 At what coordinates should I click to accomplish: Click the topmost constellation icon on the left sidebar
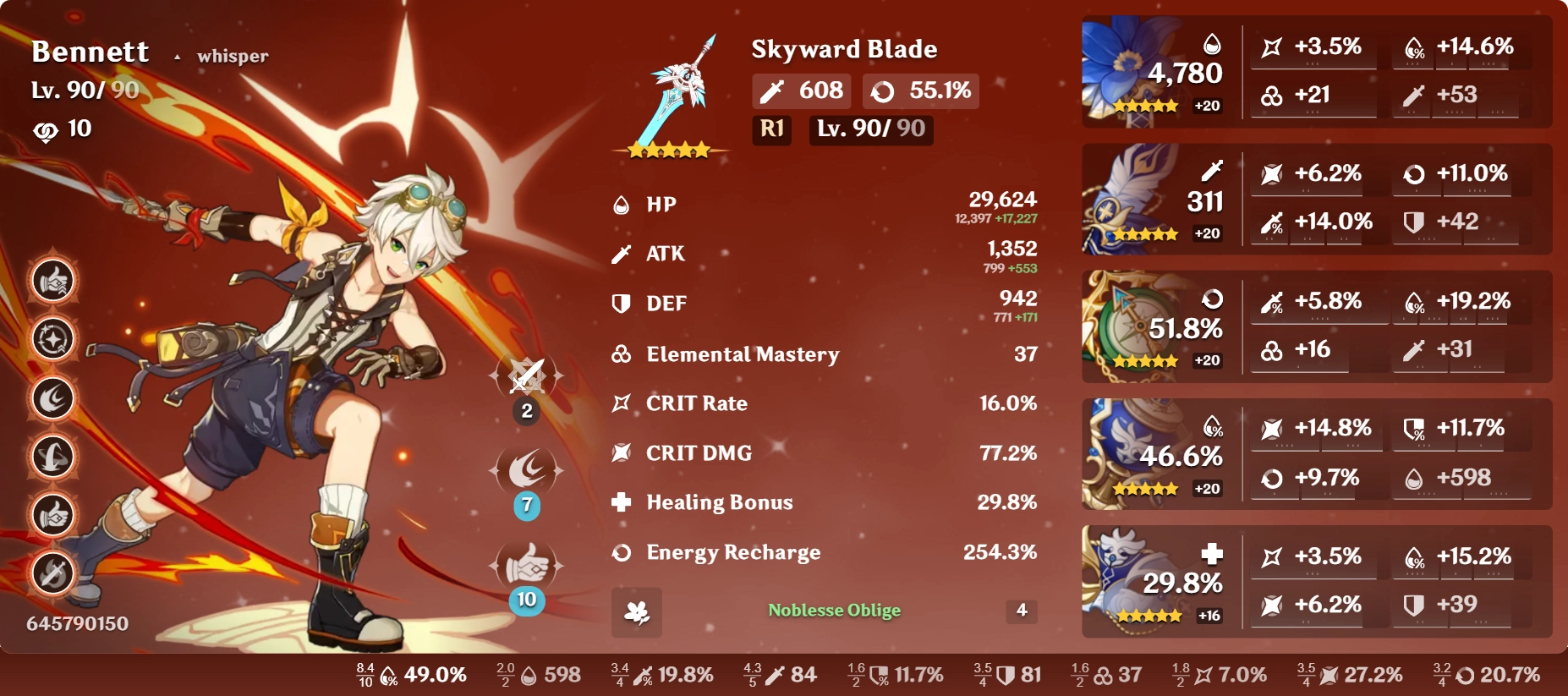pyautogui.click(x=52, y=280)
